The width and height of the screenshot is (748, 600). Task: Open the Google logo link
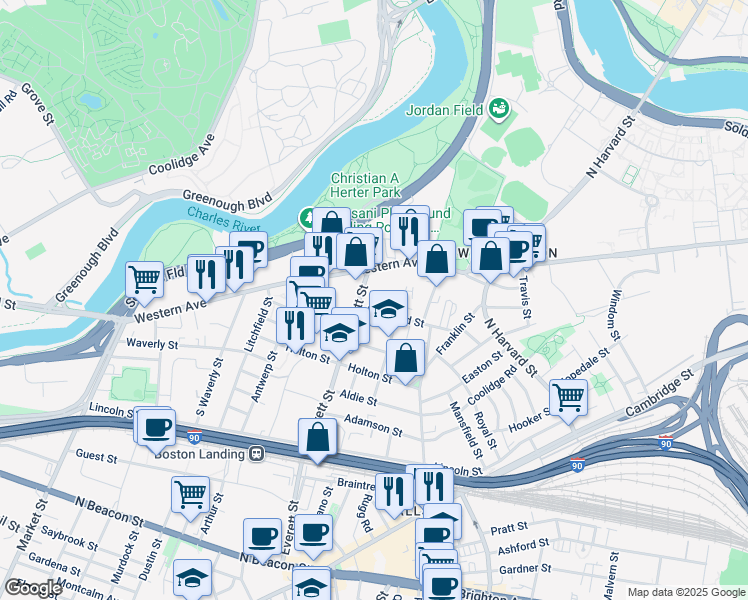[34, 589]
